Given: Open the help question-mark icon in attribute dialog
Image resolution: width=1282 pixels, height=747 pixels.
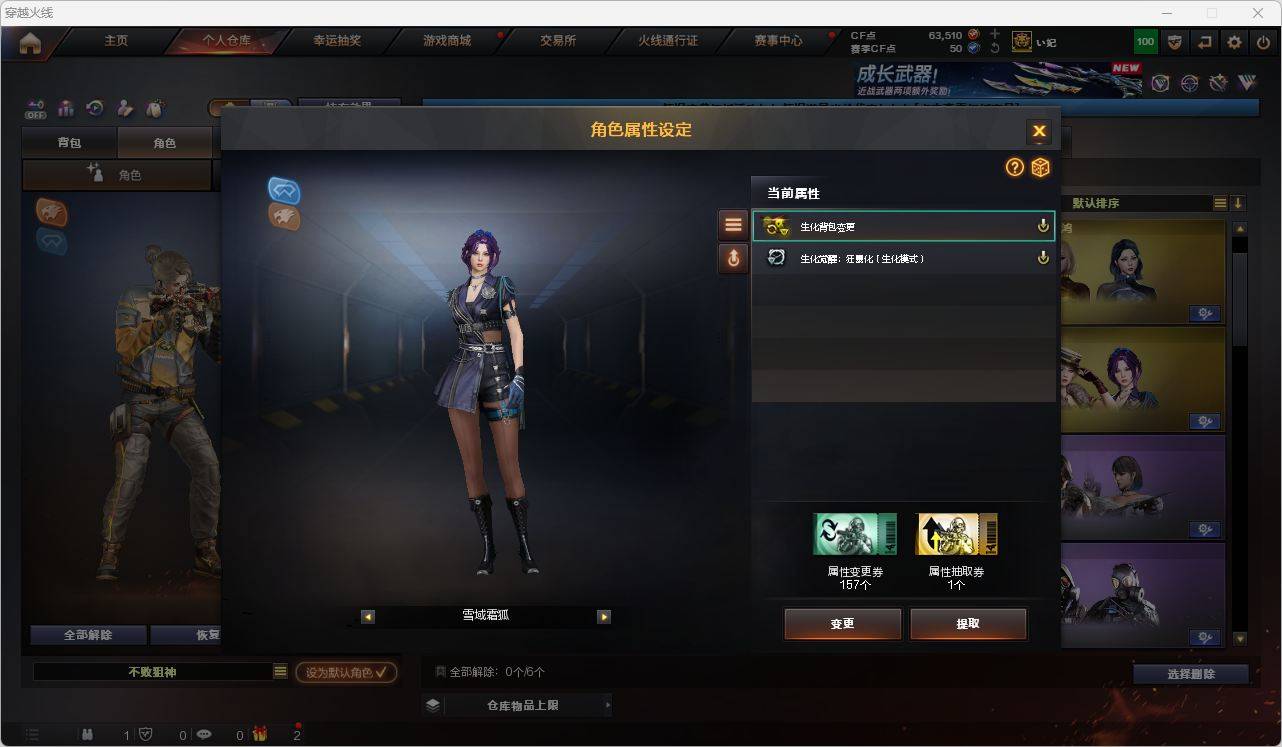Looking at the screenshot, I should [1014, 168].
